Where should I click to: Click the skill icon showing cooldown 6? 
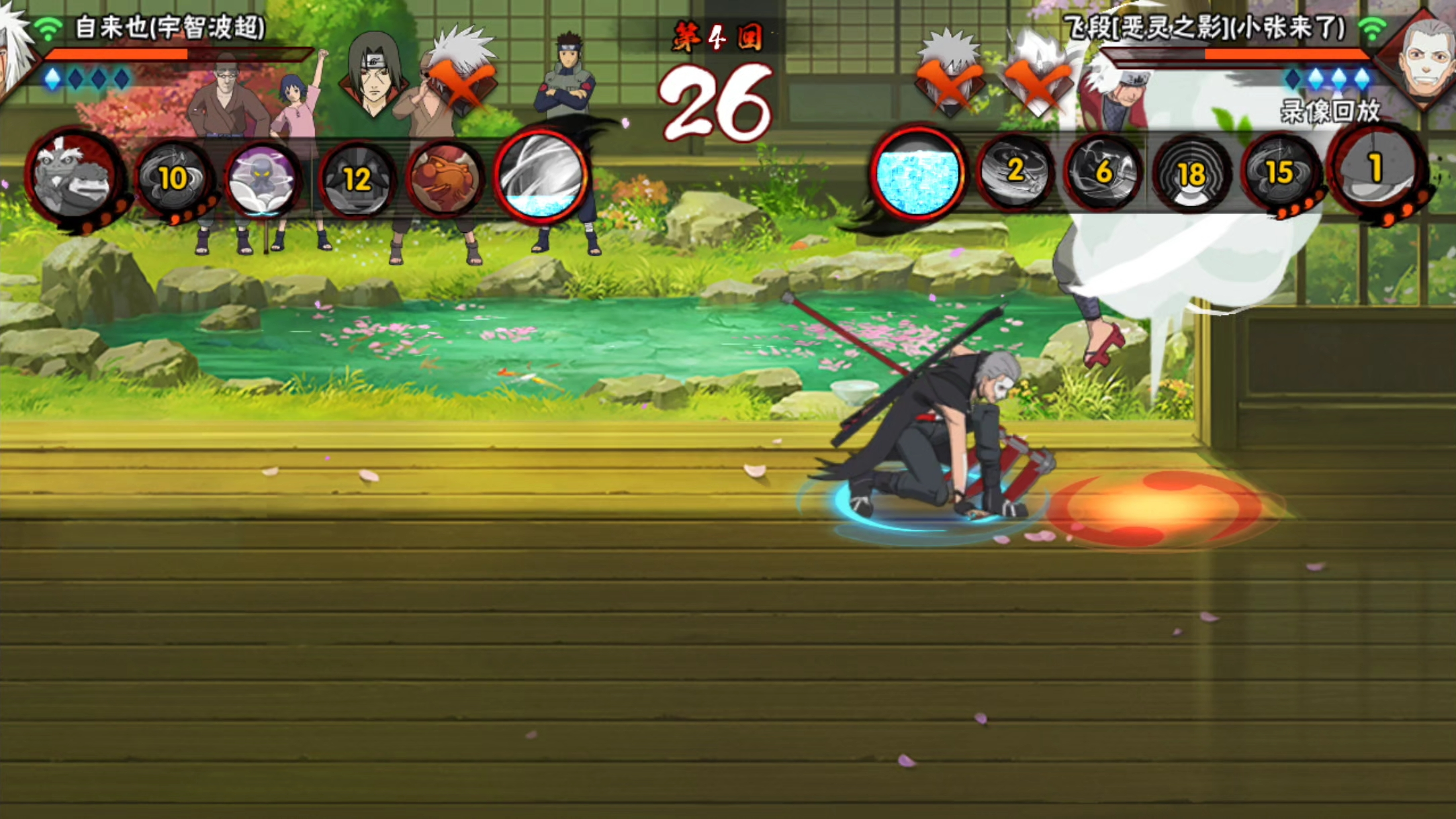(1103, 172)
